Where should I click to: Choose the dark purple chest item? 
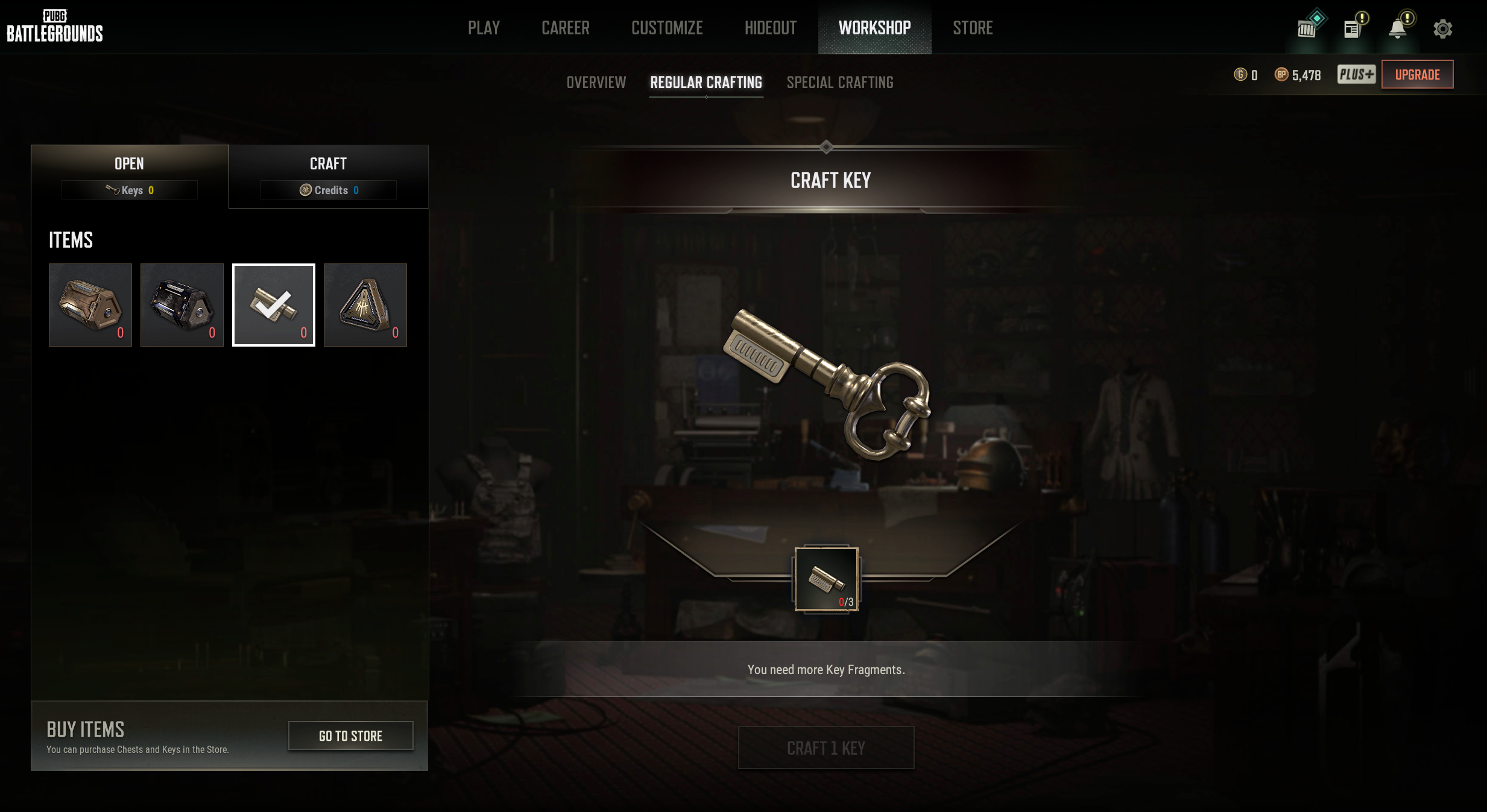coord(182,305)
